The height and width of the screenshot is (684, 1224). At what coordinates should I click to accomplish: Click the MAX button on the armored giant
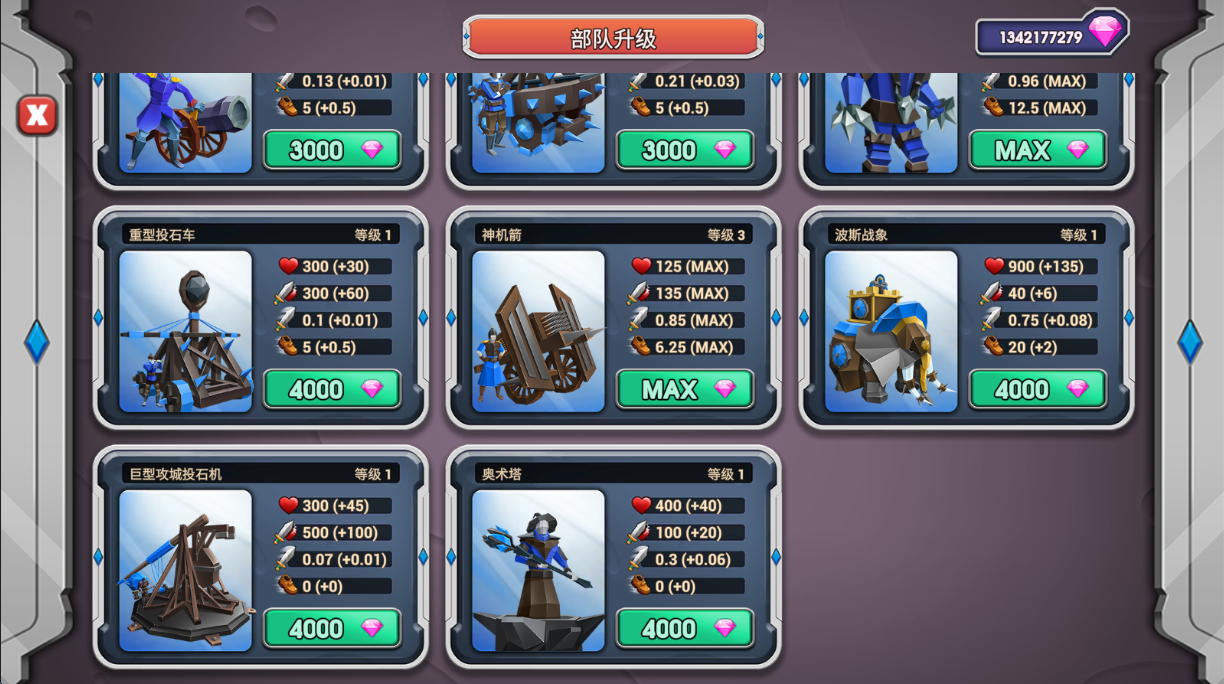pos(1038,150)
